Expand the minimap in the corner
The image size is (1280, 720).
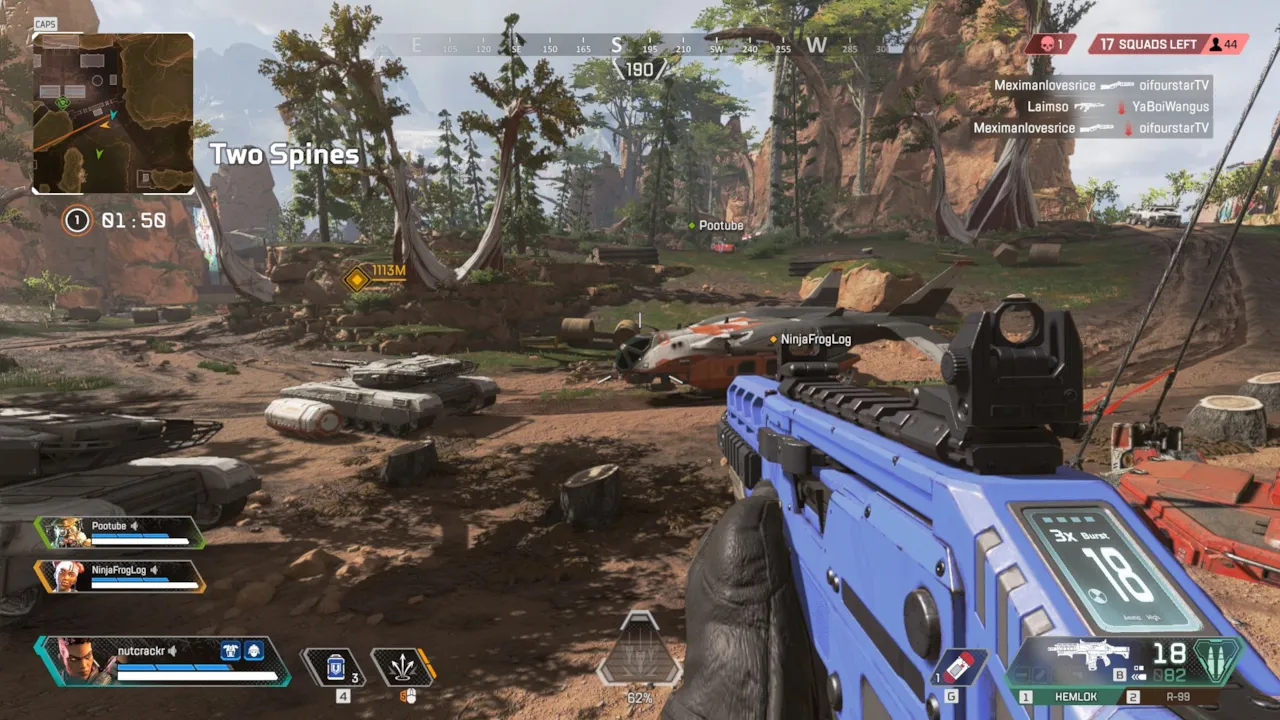[112, 112]
